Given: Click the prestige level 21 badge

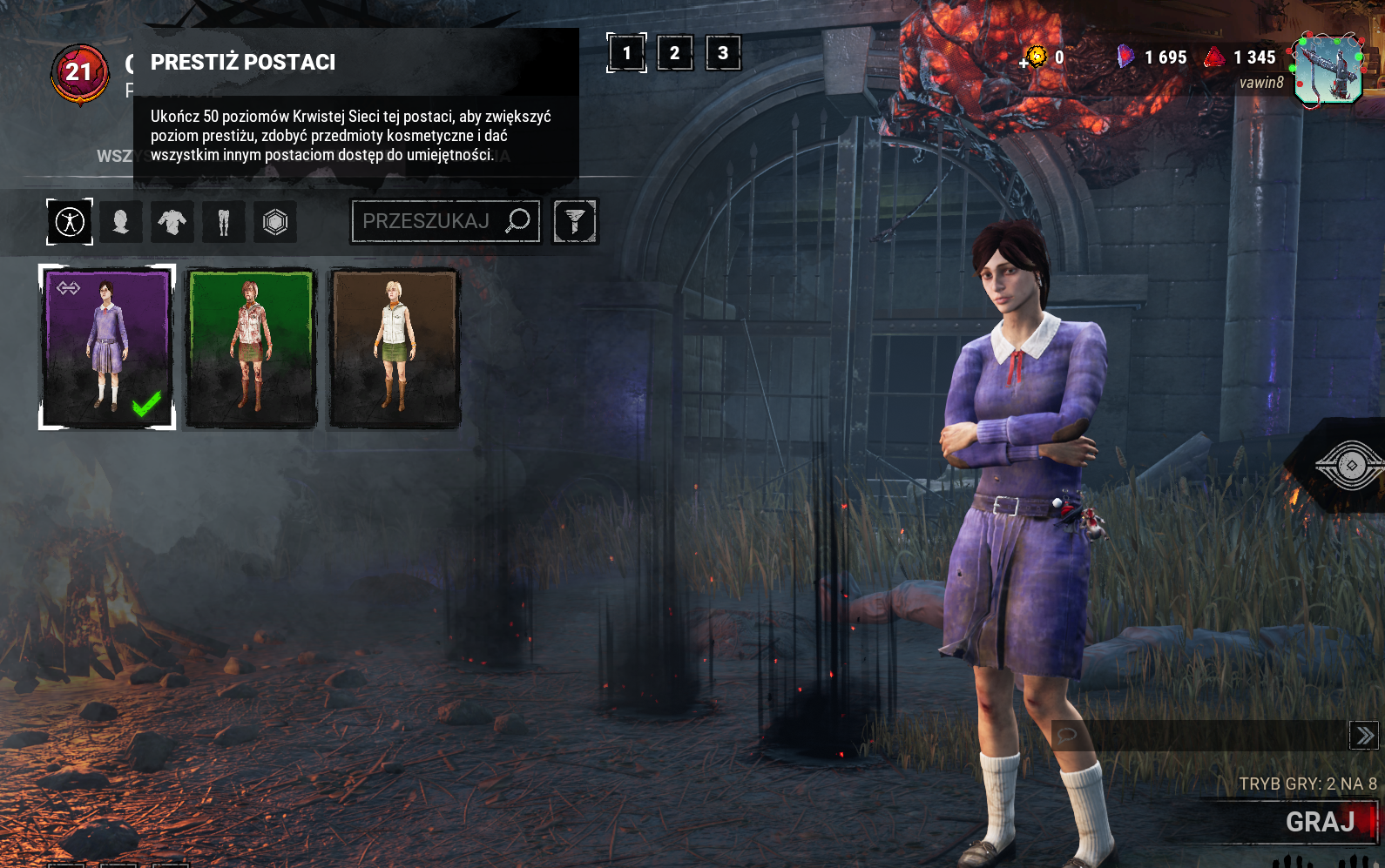Looking at the screenshot, I should [x=79, y=72].
